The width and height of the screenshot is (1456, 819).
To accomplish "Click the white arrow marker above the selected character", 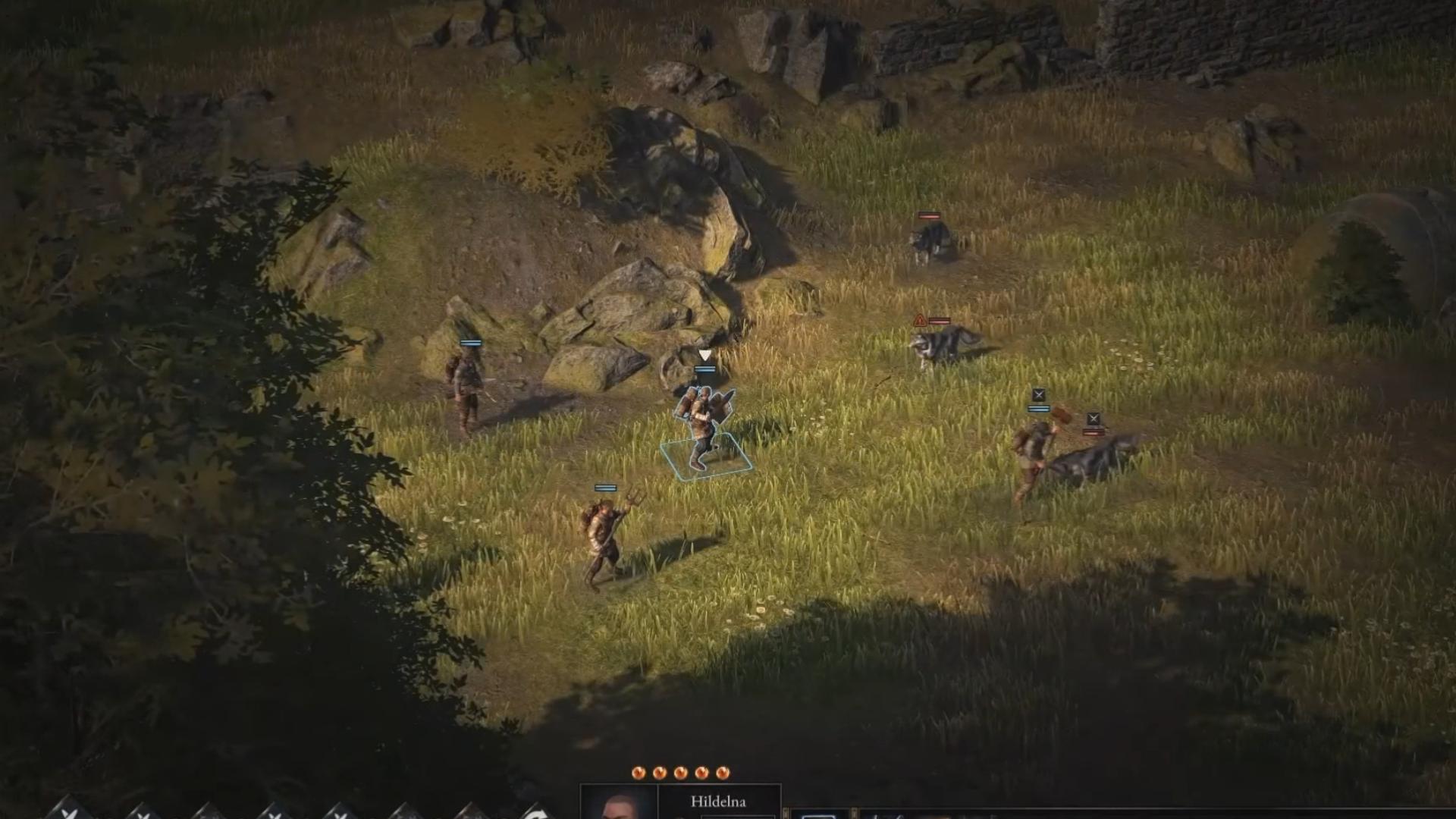I will point(704,353).
